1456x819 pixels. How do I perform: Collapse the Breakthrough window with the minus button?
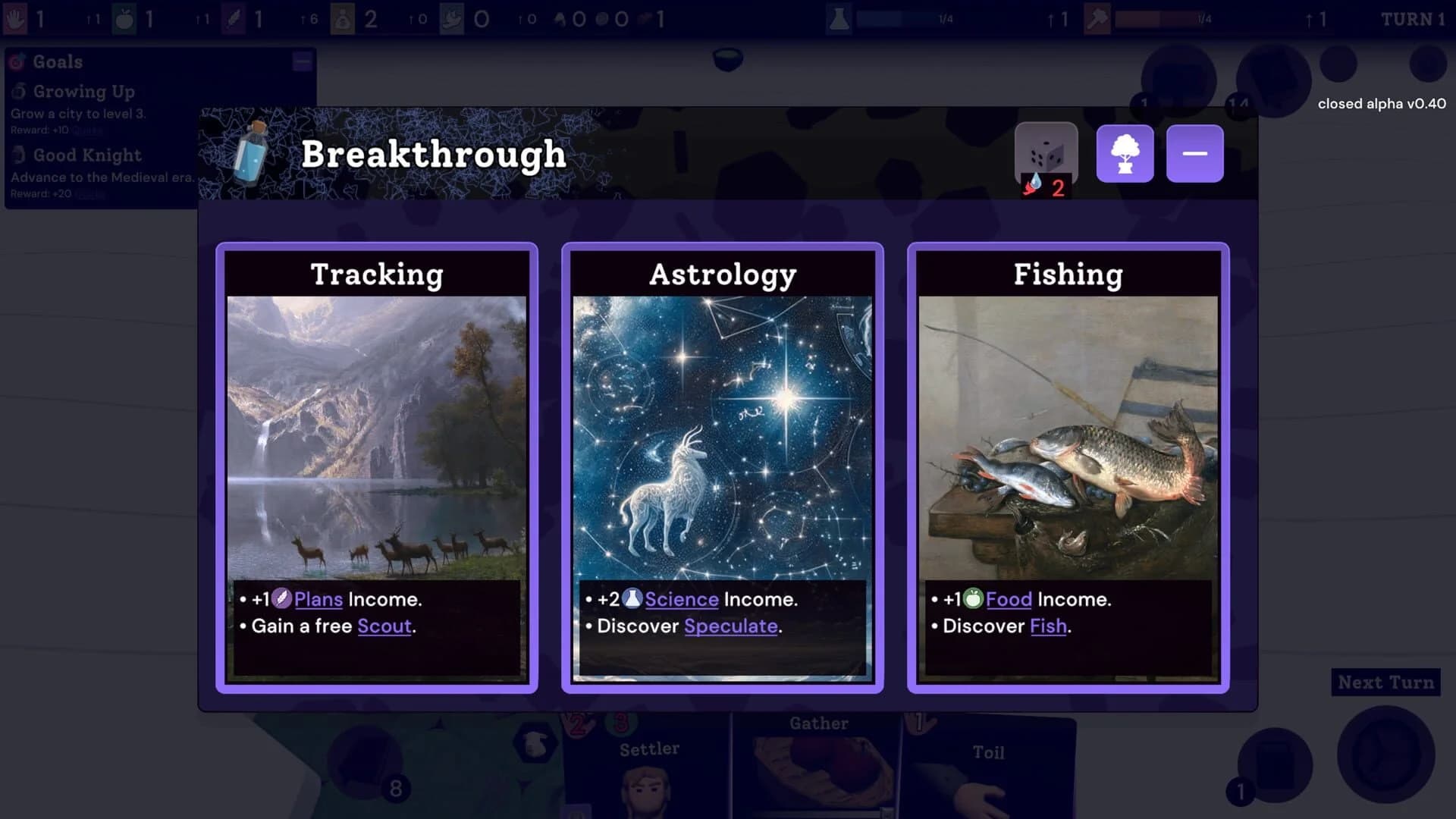(x=1194, y=152)
